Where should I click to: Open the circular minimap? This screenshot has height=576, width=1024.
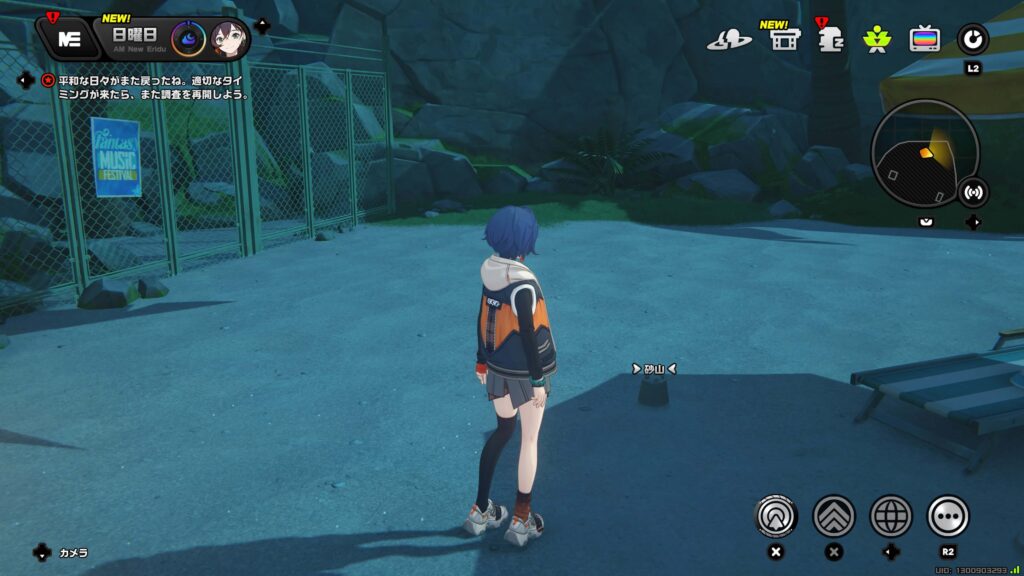click(925, 154)
